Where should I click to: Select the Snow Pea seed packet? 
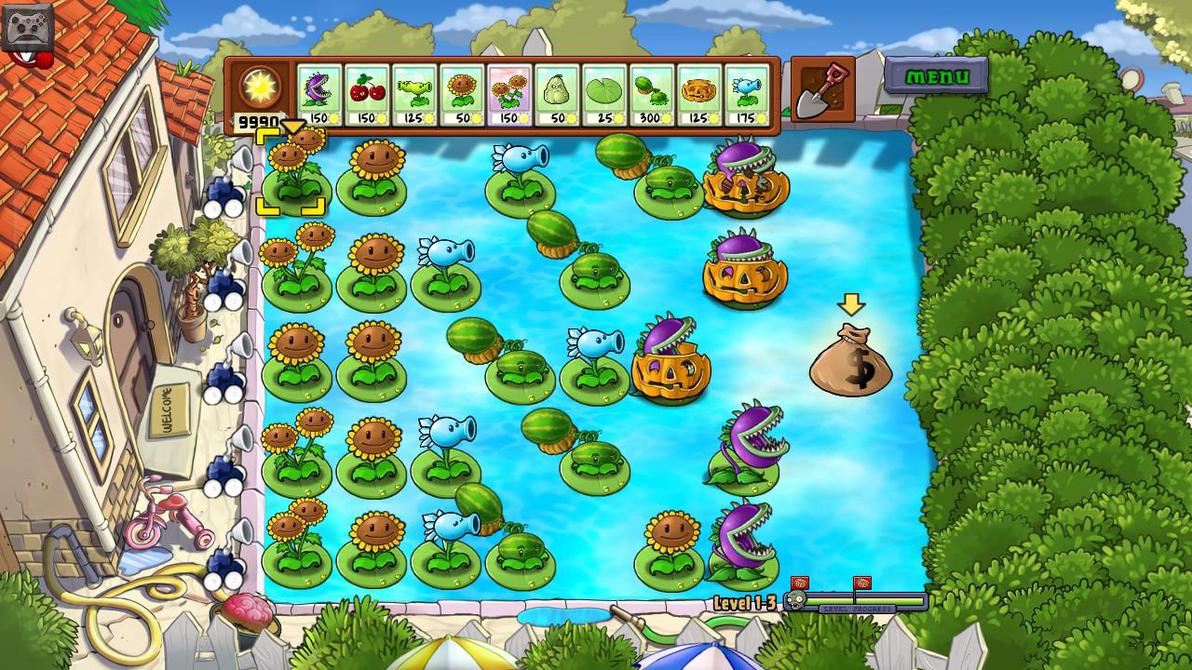pyautogui.click(x=747, y=95)
